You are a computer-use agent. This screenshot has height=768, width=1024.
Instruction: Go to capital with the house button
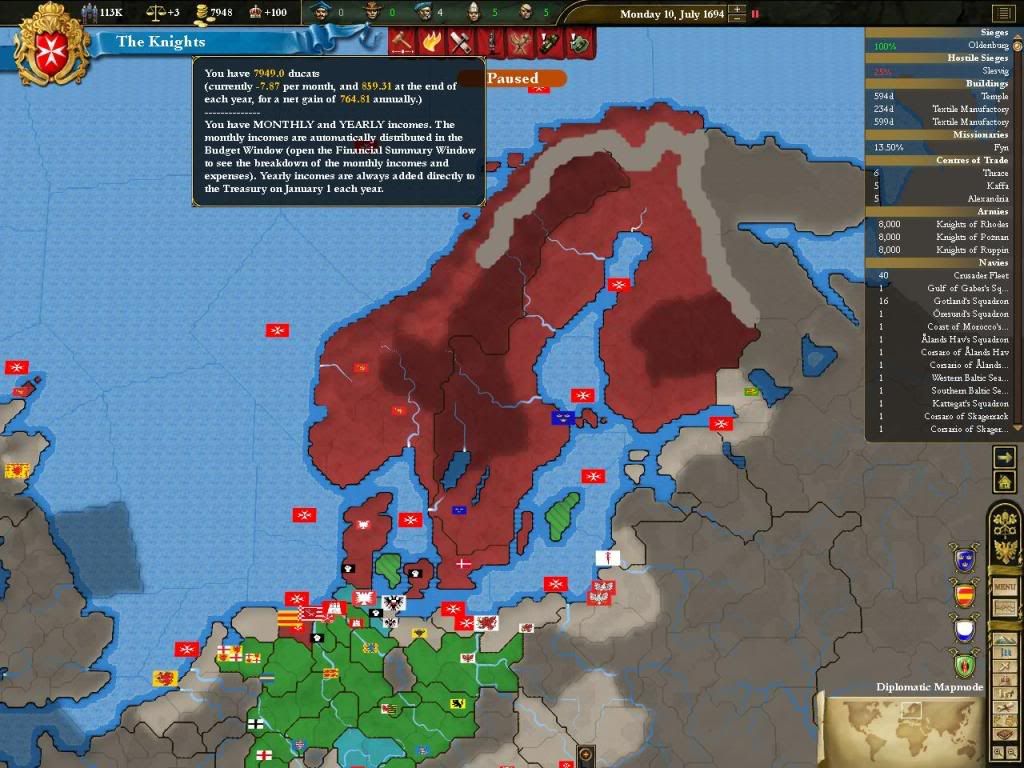1004,482
